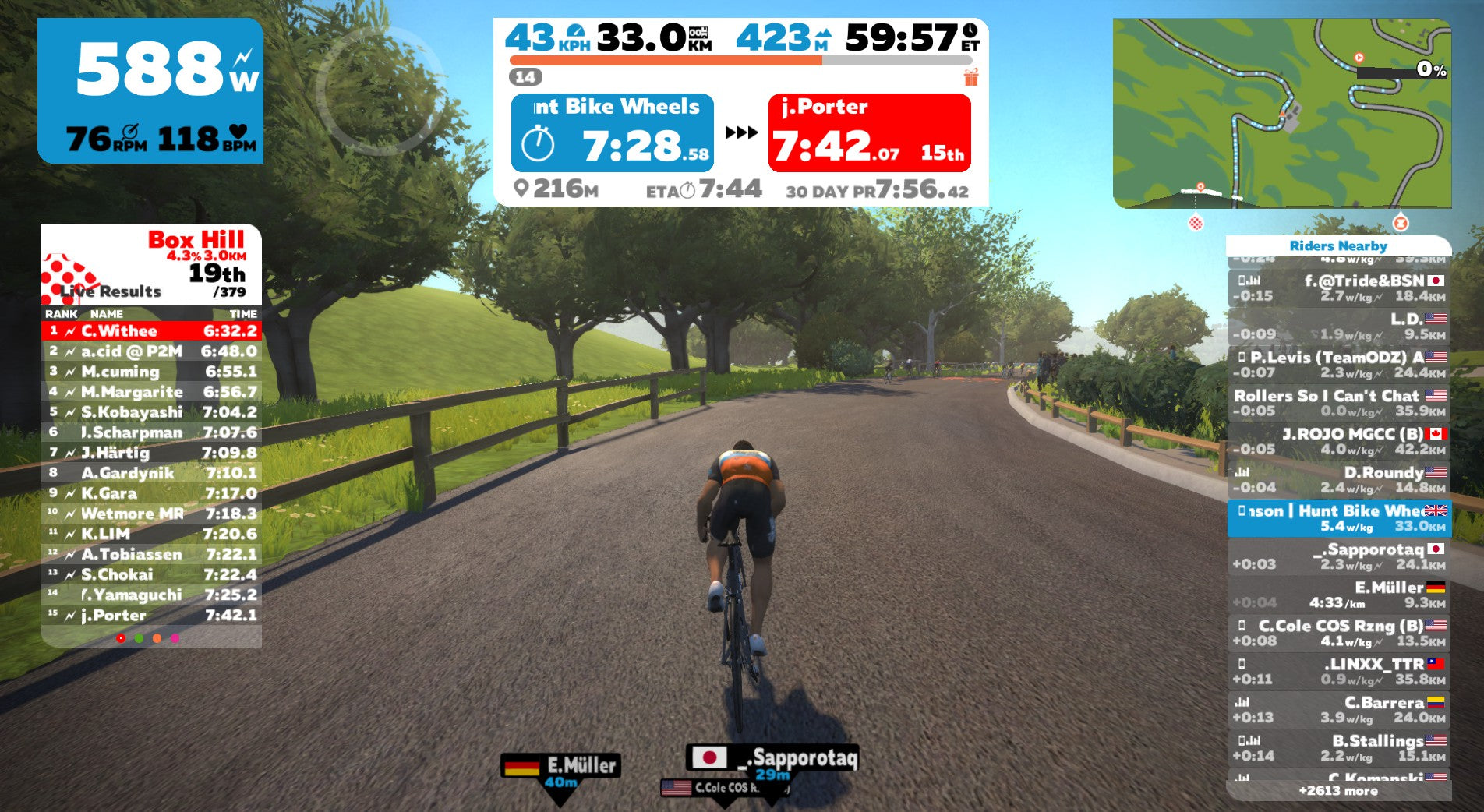Show the +2613 more riders

click(1338, 791)
